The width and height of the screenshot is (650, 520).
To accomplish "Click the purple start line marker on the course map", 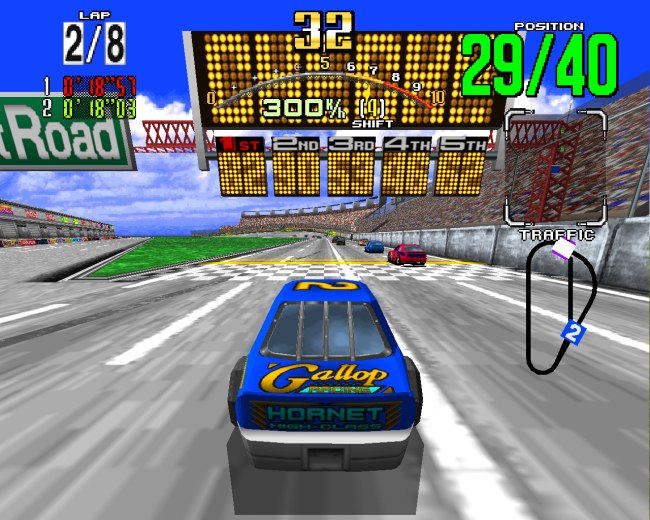I will (562, 250).
